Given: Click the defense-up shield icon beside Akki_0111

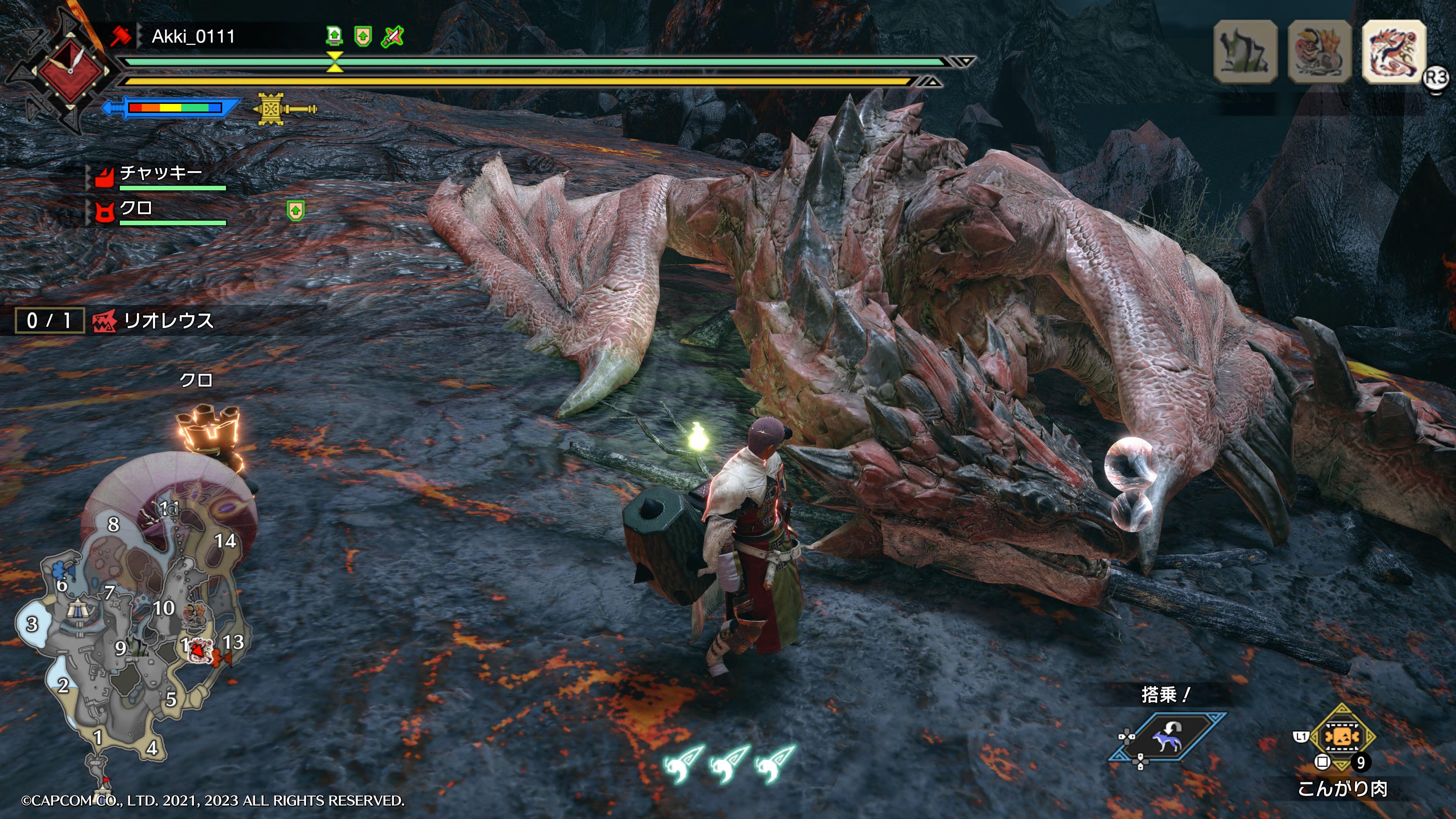Looking at the screenshot, I should click(x=363, y=37).
